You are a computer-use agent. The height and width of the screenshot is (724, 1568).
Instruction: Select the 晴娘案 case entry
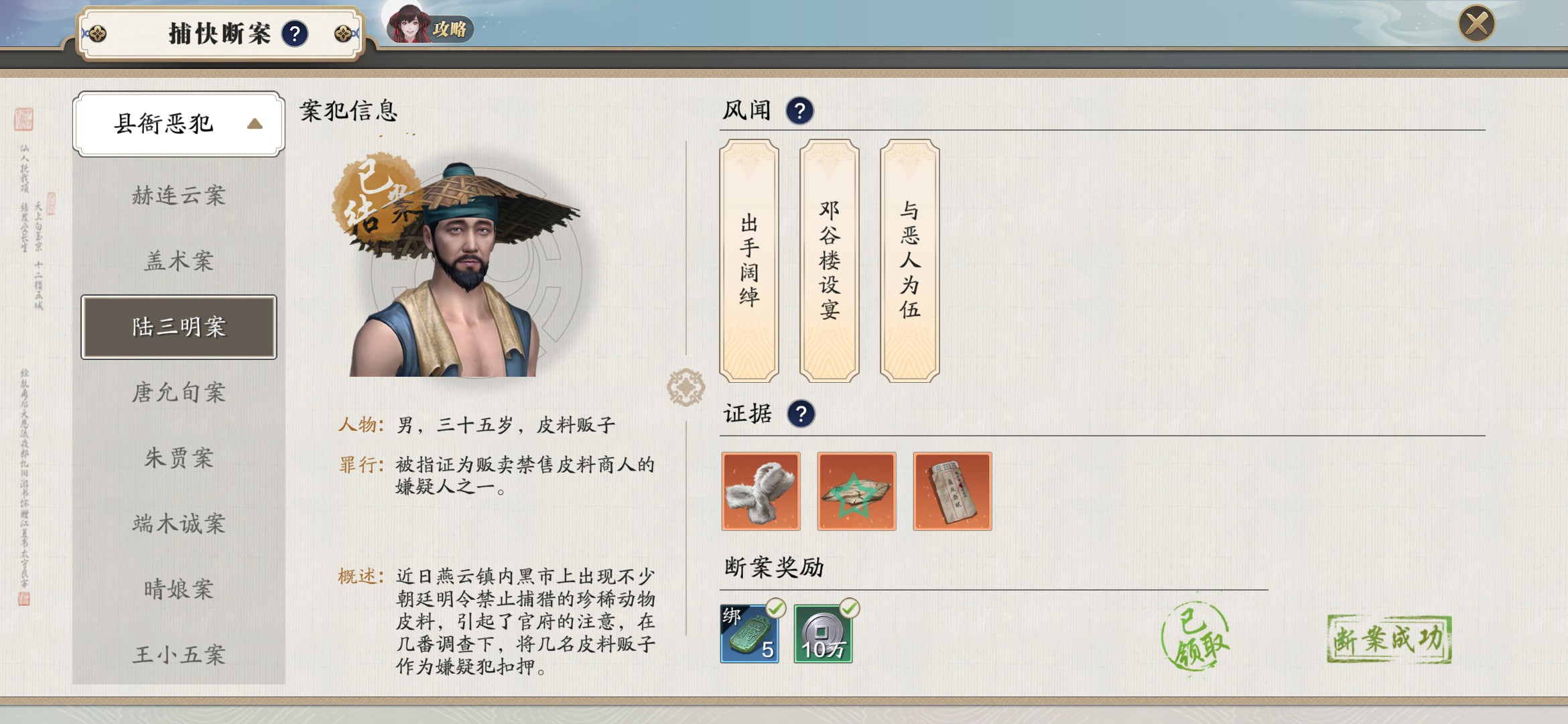tap(178, 589)
